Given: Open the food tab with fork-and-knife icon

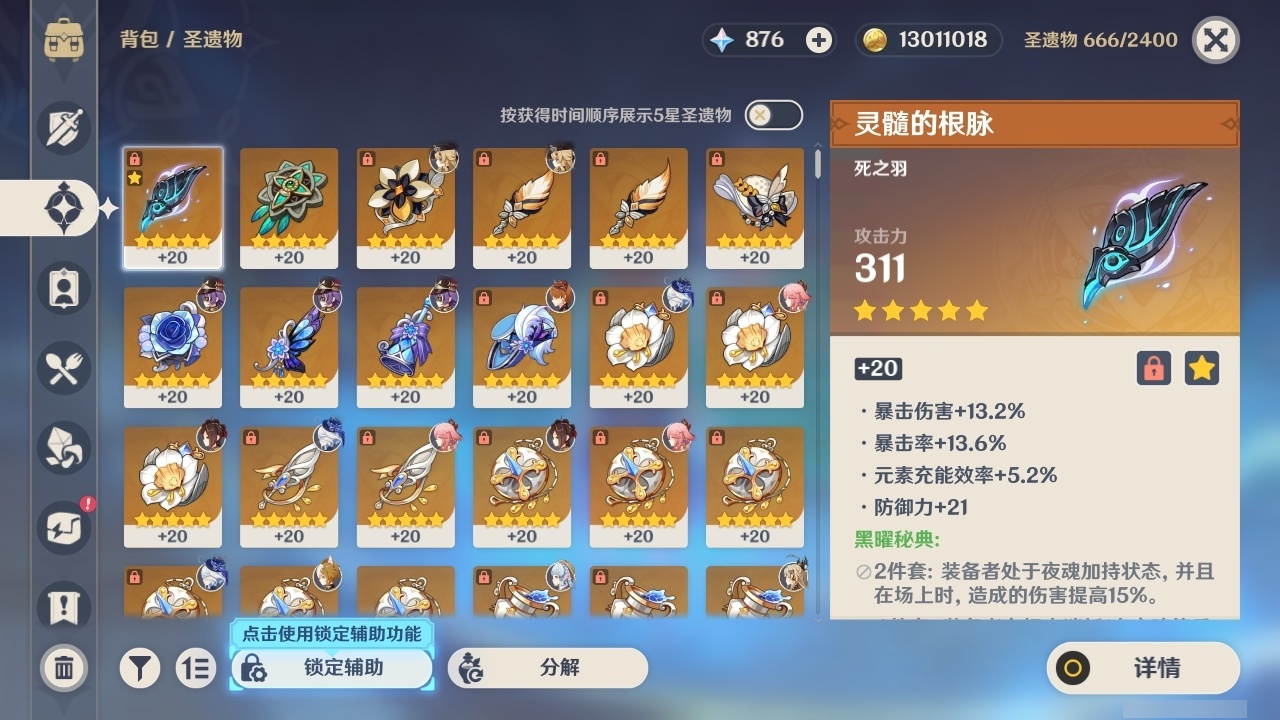Looking at the screenshot, I should click(62, 368).
